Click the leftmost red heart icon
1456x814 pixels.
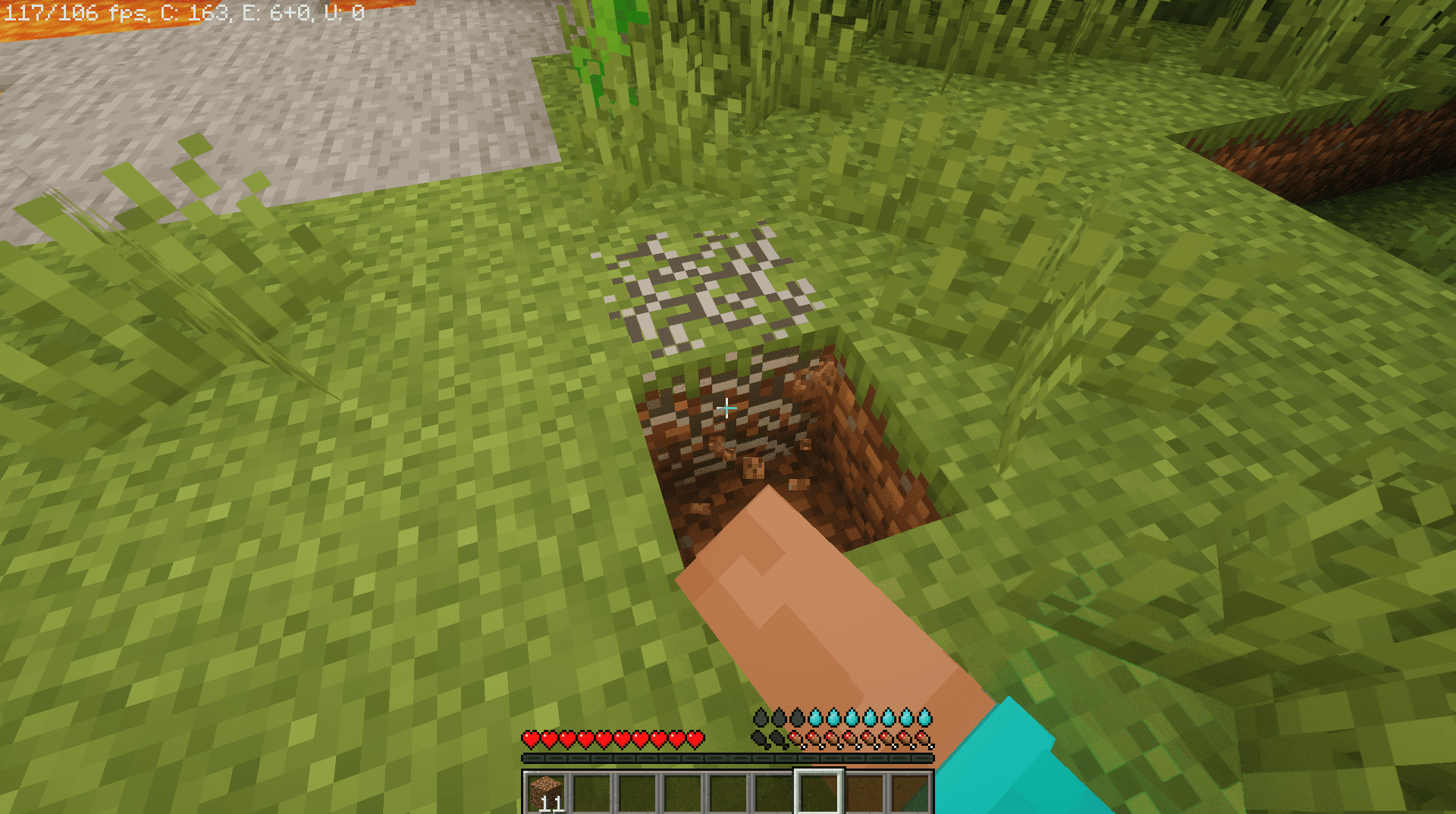point(531,738)
